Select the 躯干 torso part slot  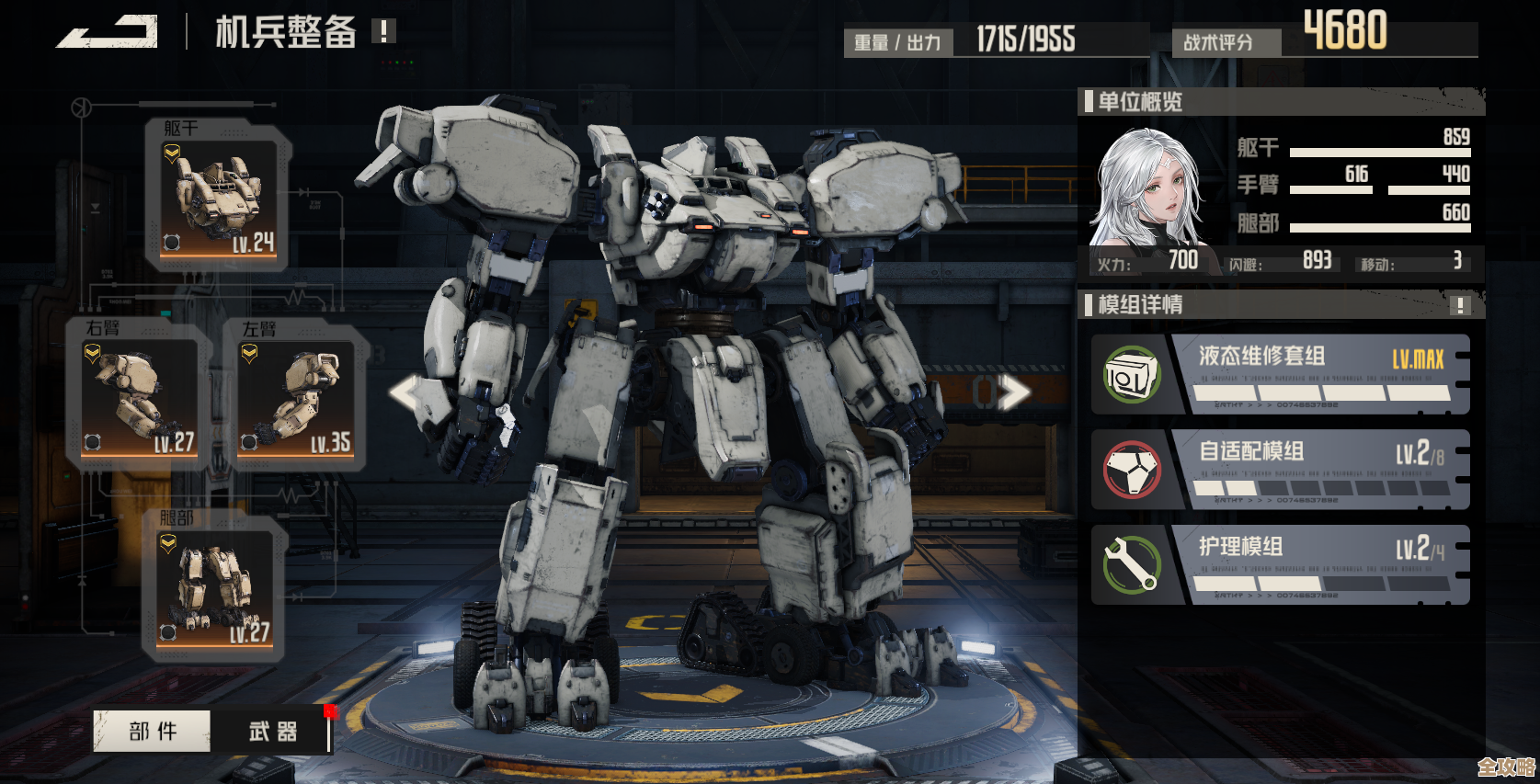click(x=219, y=197)
